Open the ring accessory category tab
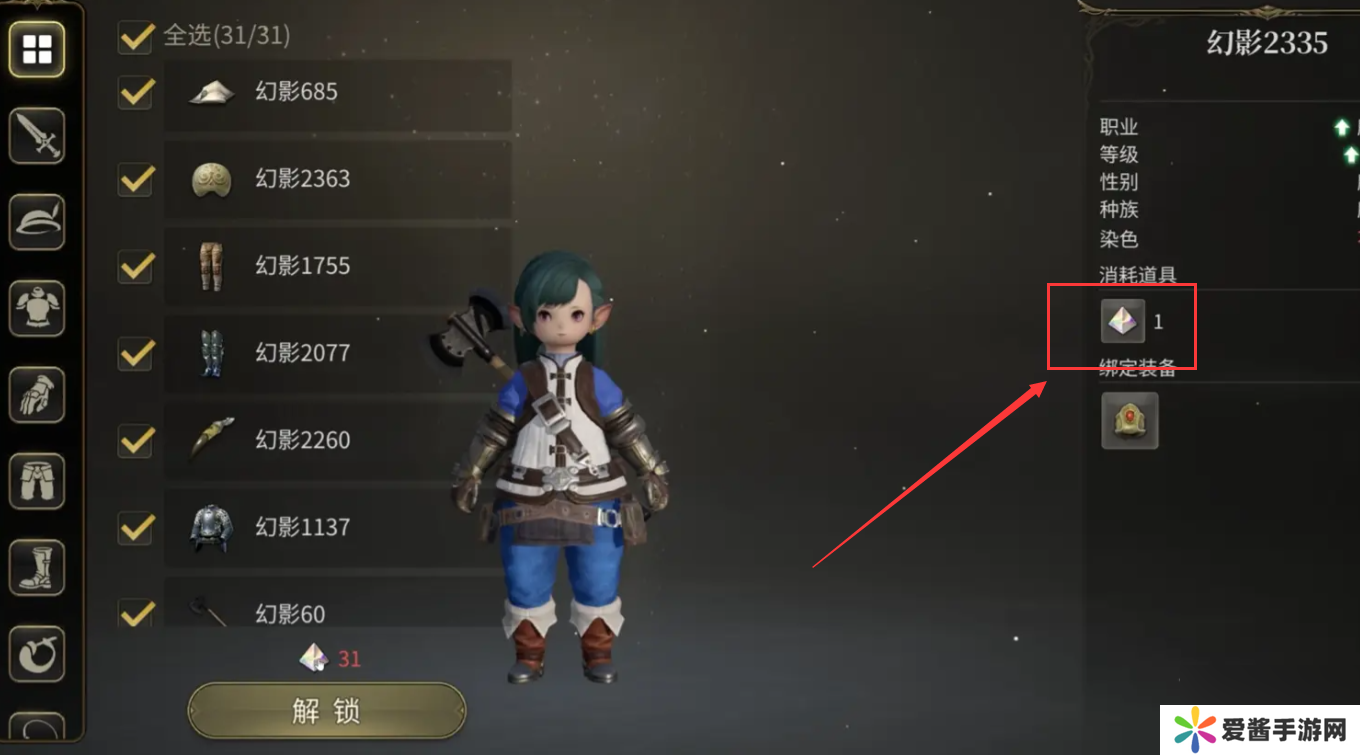The height and width of the screenshot is (755, 1360). pos(37,654)
